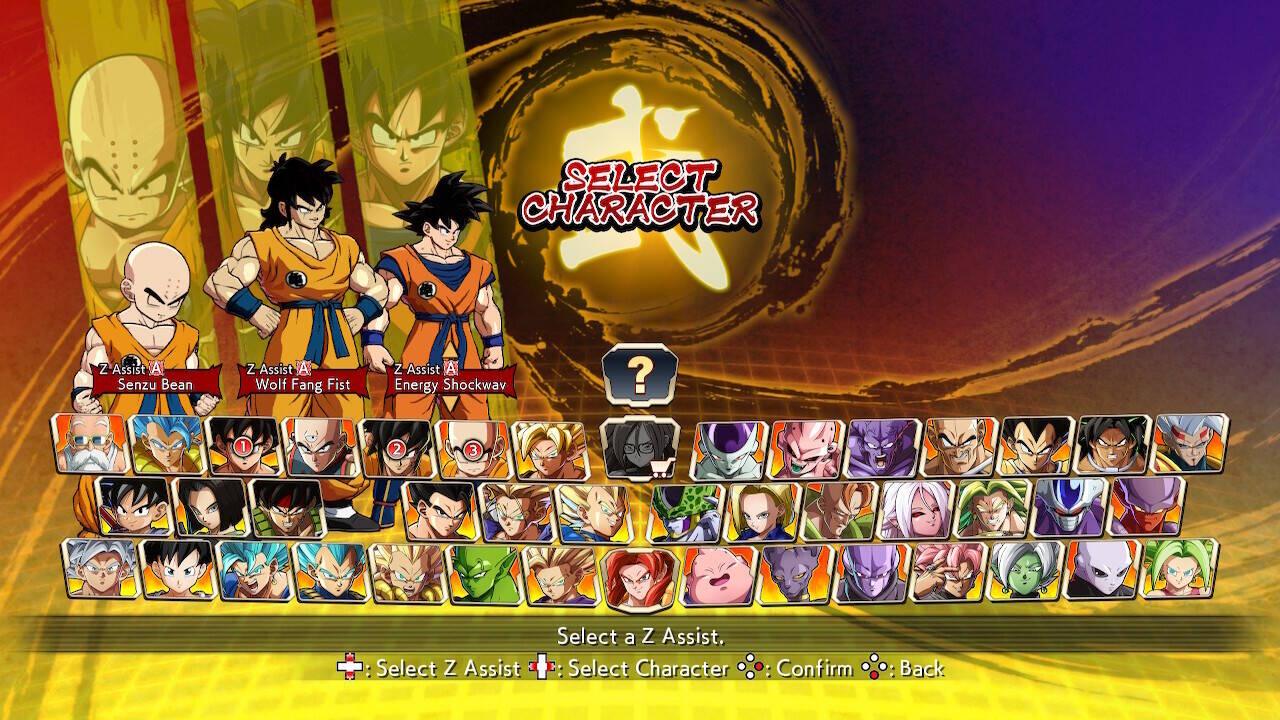Choose the Zamasu portrait

coord(1025,572)
